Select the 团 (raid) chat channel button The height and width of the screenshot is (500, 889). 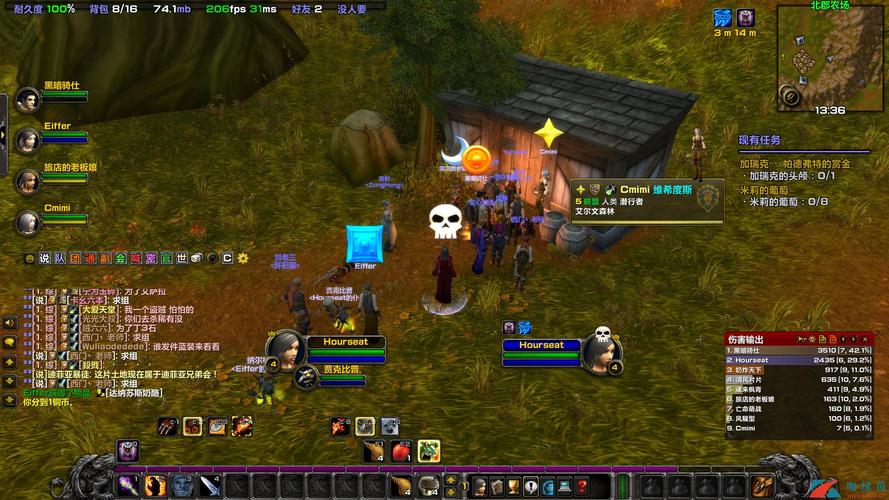75,258
